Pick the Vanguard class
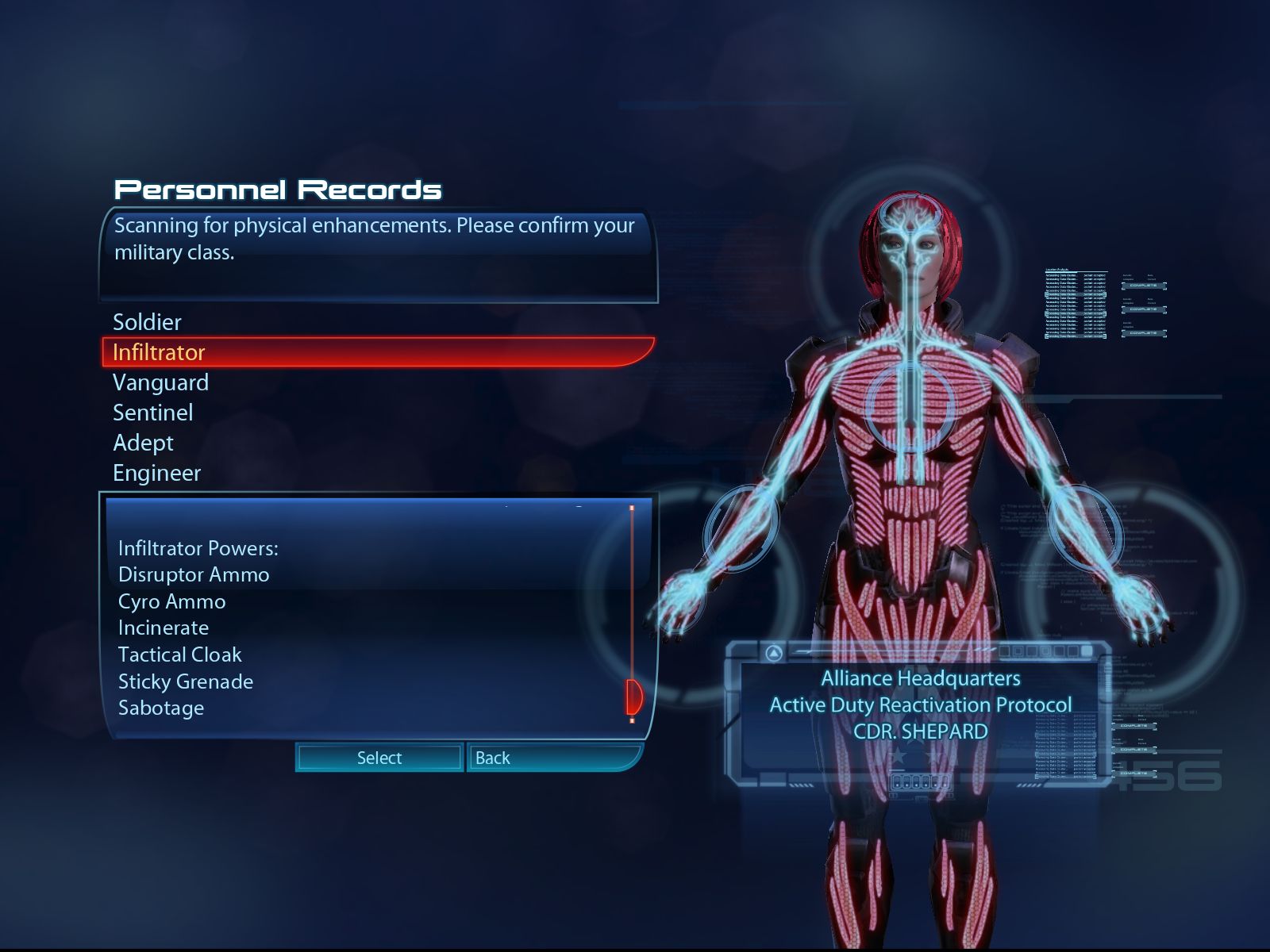The width and height of the screenshot is (1270, 952). (x=160, y=382)
